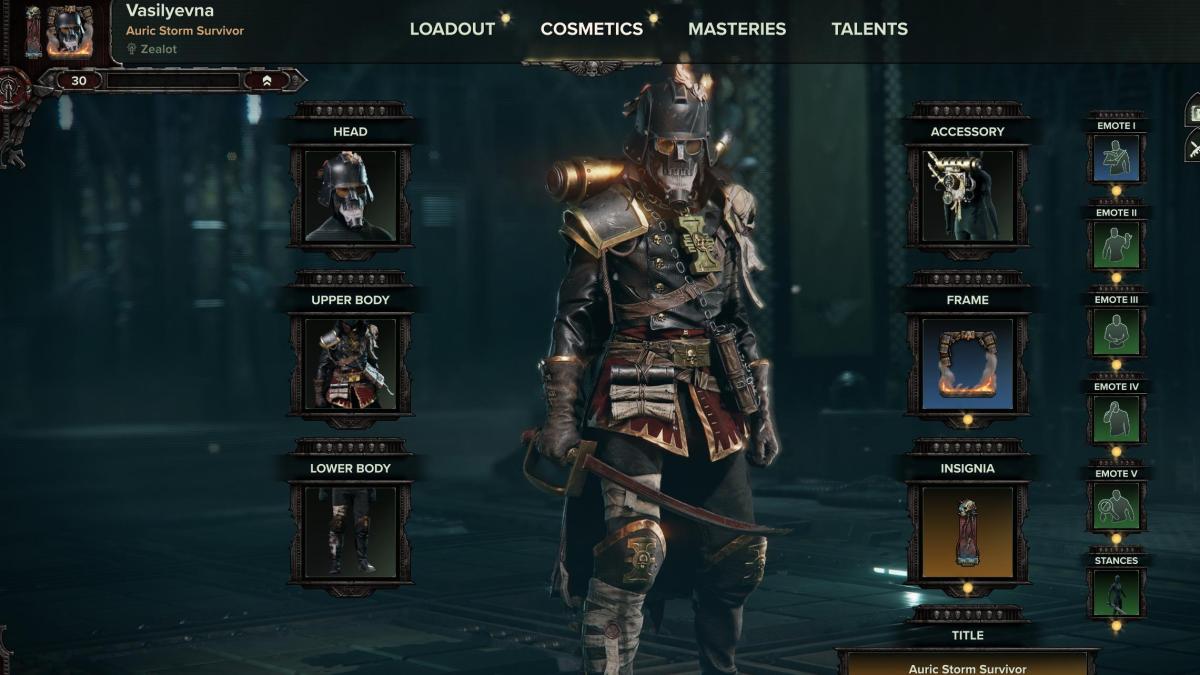Show the Talents tab

[869, 29]
